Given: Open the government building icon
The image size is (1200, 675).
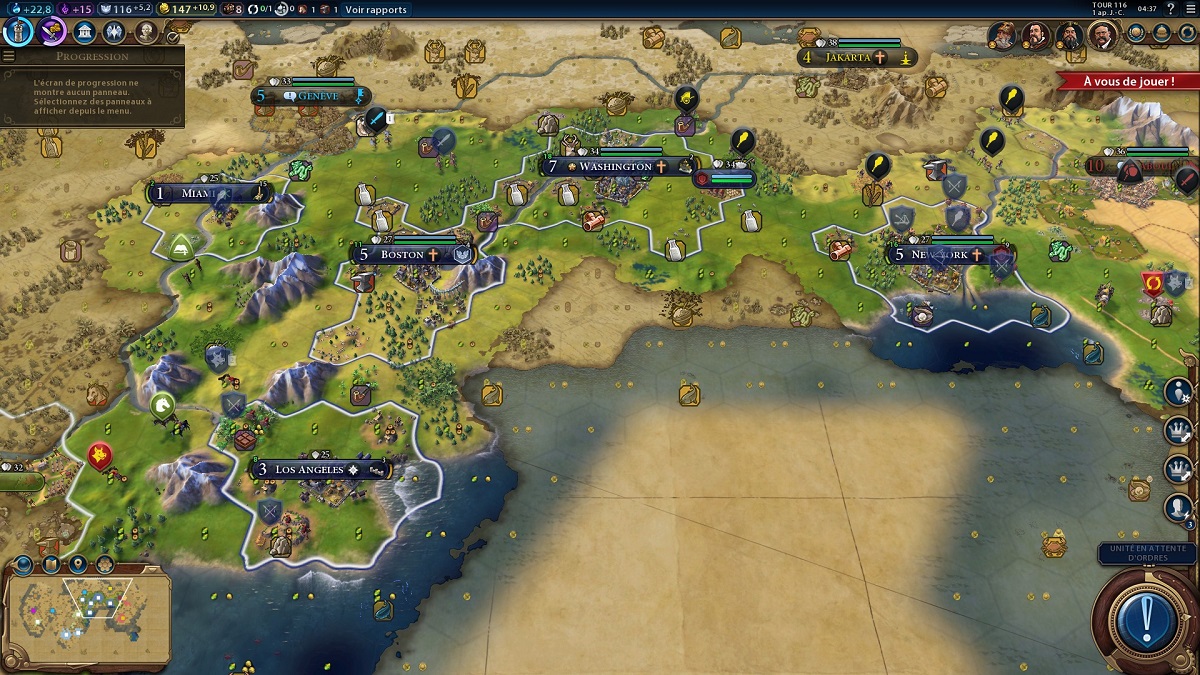Looking at the screenshot, I should coord(85,32).
